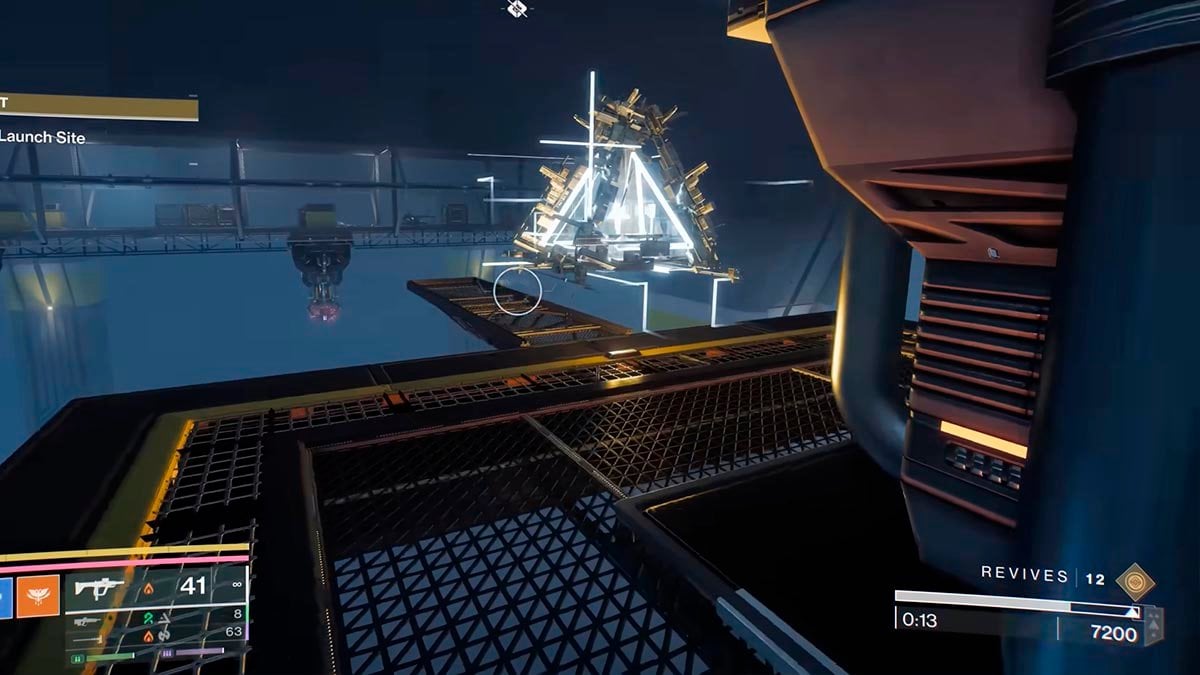Click the gold revive token icon
This screenshot has width=1200, height=675.
click(x=1135, y=581)
